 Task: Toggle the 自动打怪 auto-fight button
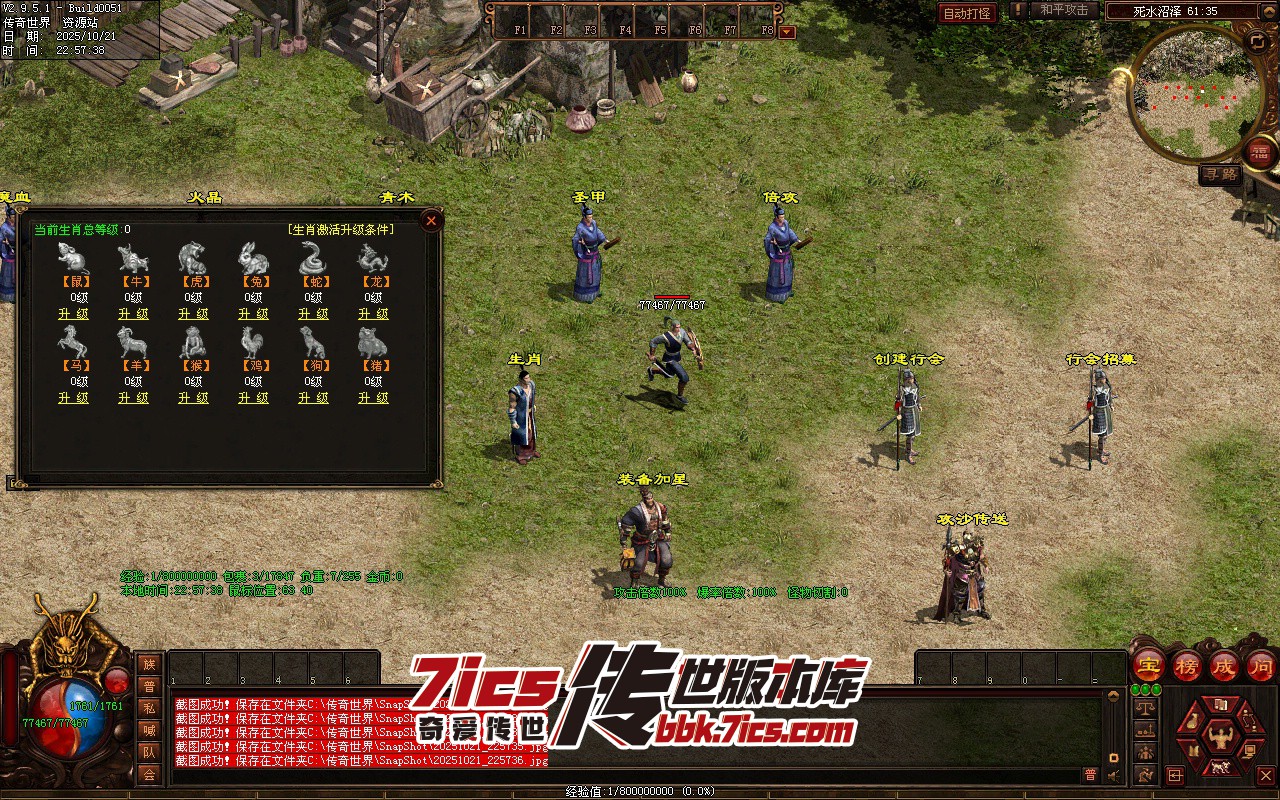coord(967,13)
